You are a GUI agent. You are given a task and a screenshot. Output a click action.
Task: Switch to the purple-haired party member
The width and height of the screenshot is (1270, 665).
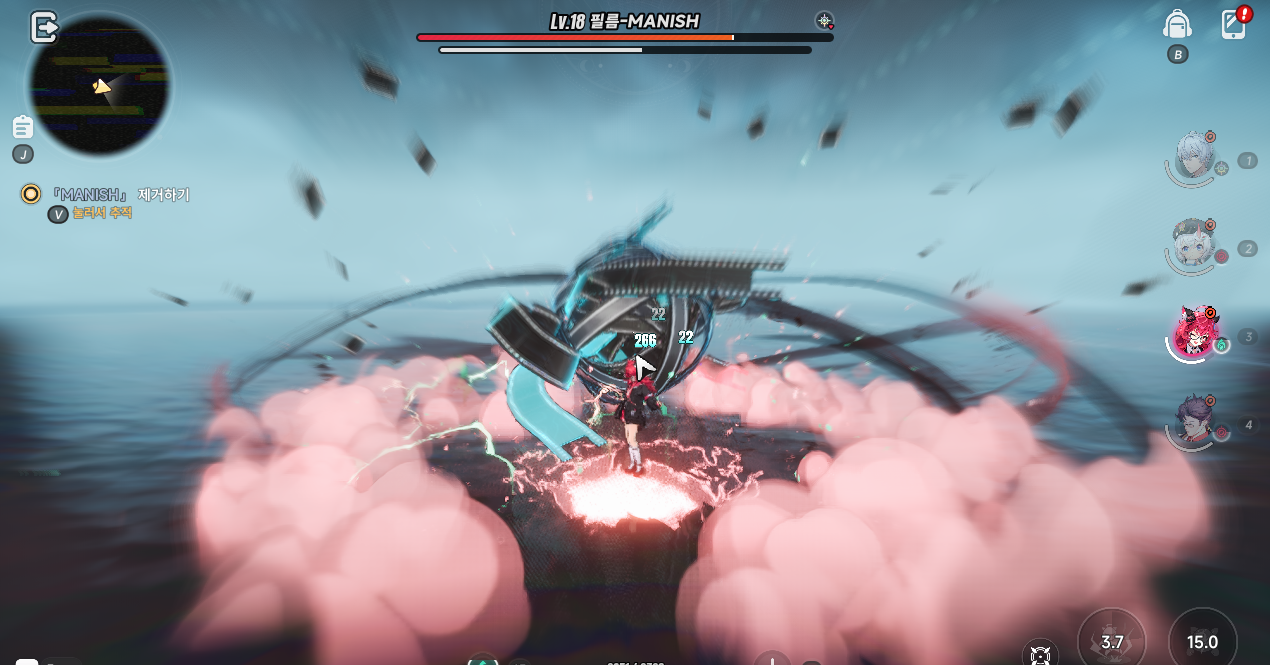coord(1194,422)
